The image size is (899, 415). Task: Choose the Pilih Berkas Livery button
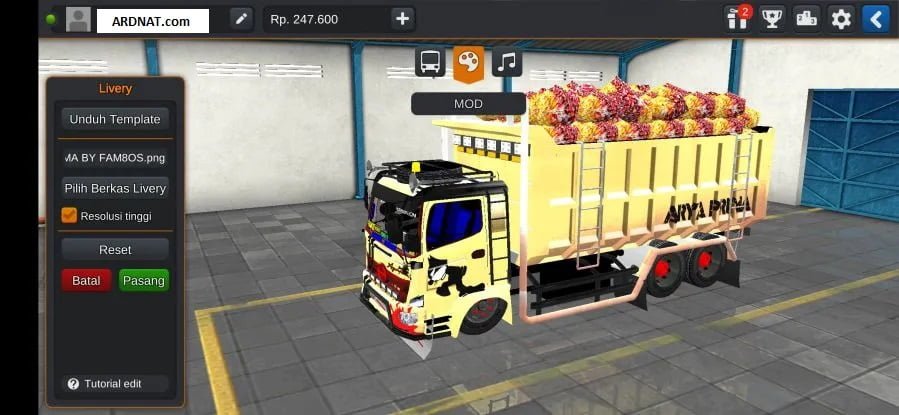[114, 188]
